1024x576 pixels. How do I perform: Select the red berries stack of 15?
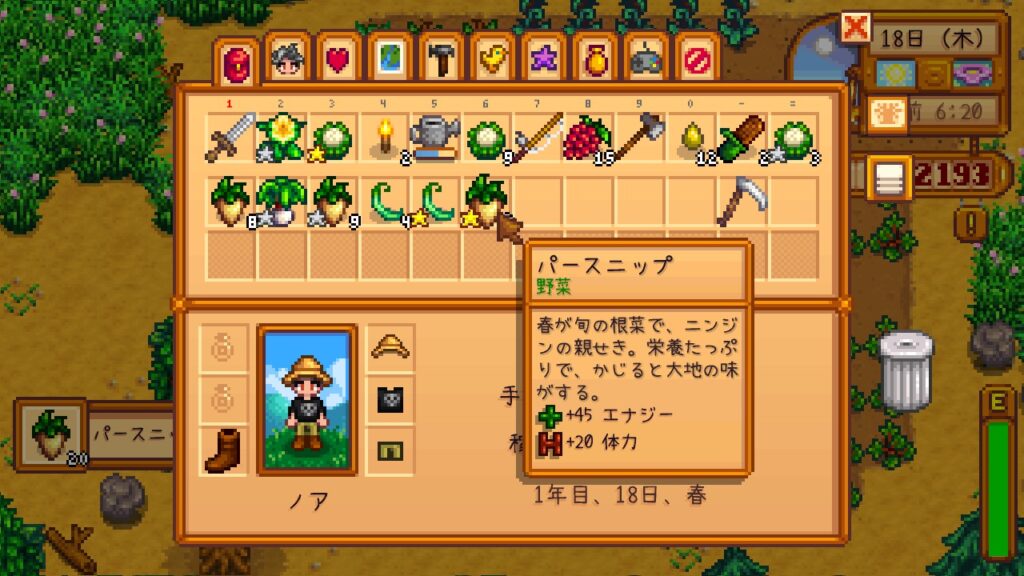(x=589, y=139)
